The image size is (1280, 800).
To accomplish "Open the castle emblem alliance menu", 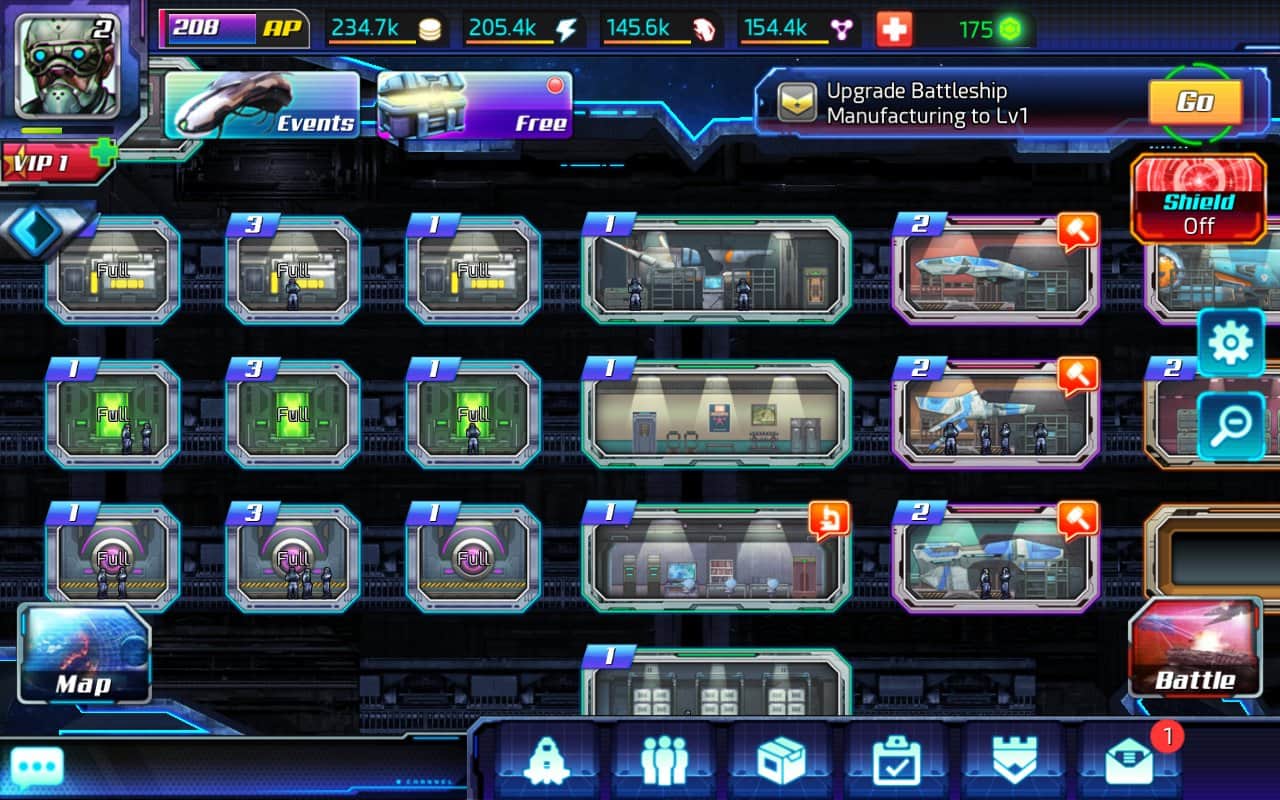I will [1012, 762].
